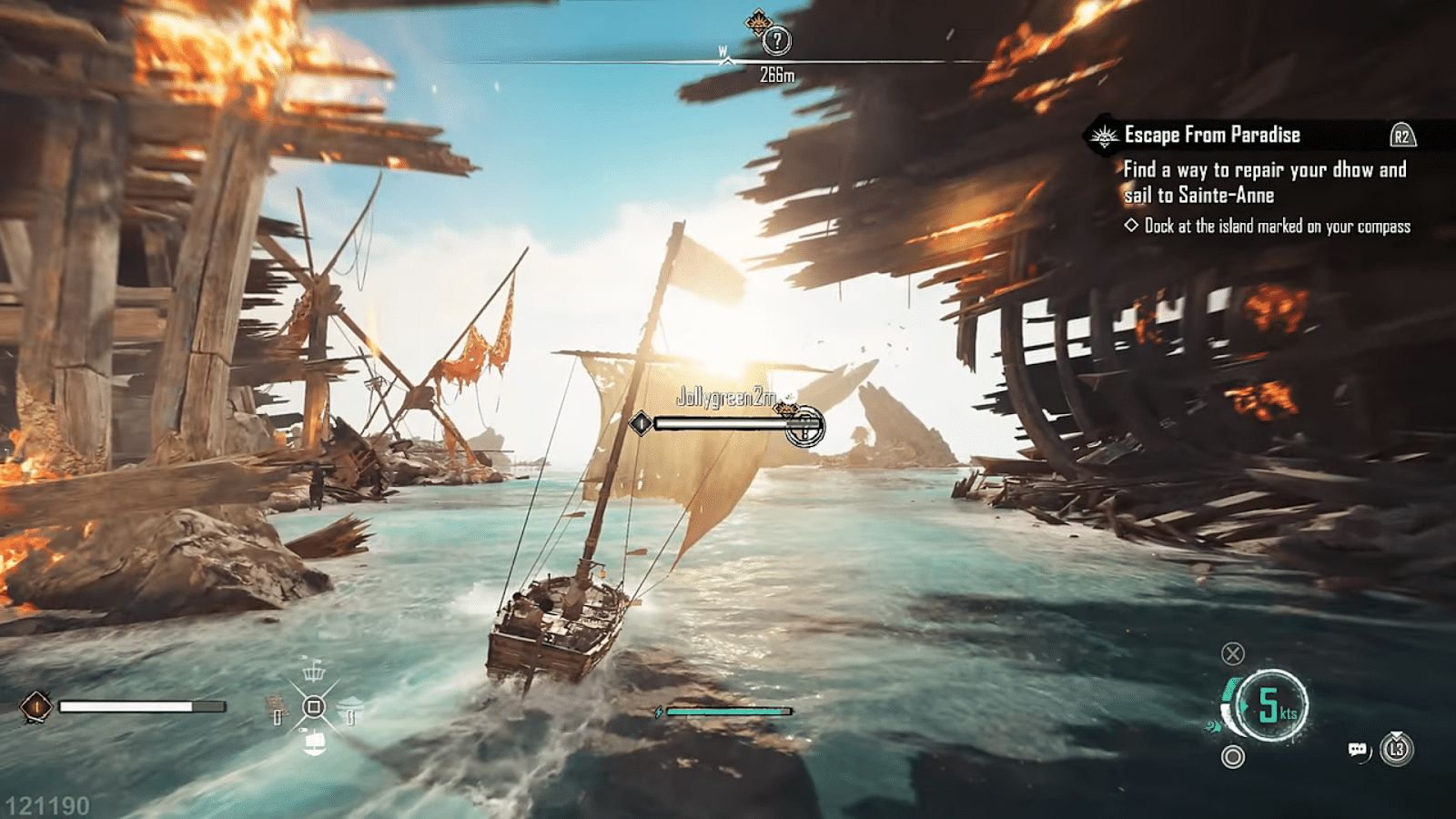Toggle the right radial menu option
Screen dimensions: 1456x819
coord(350,716)
